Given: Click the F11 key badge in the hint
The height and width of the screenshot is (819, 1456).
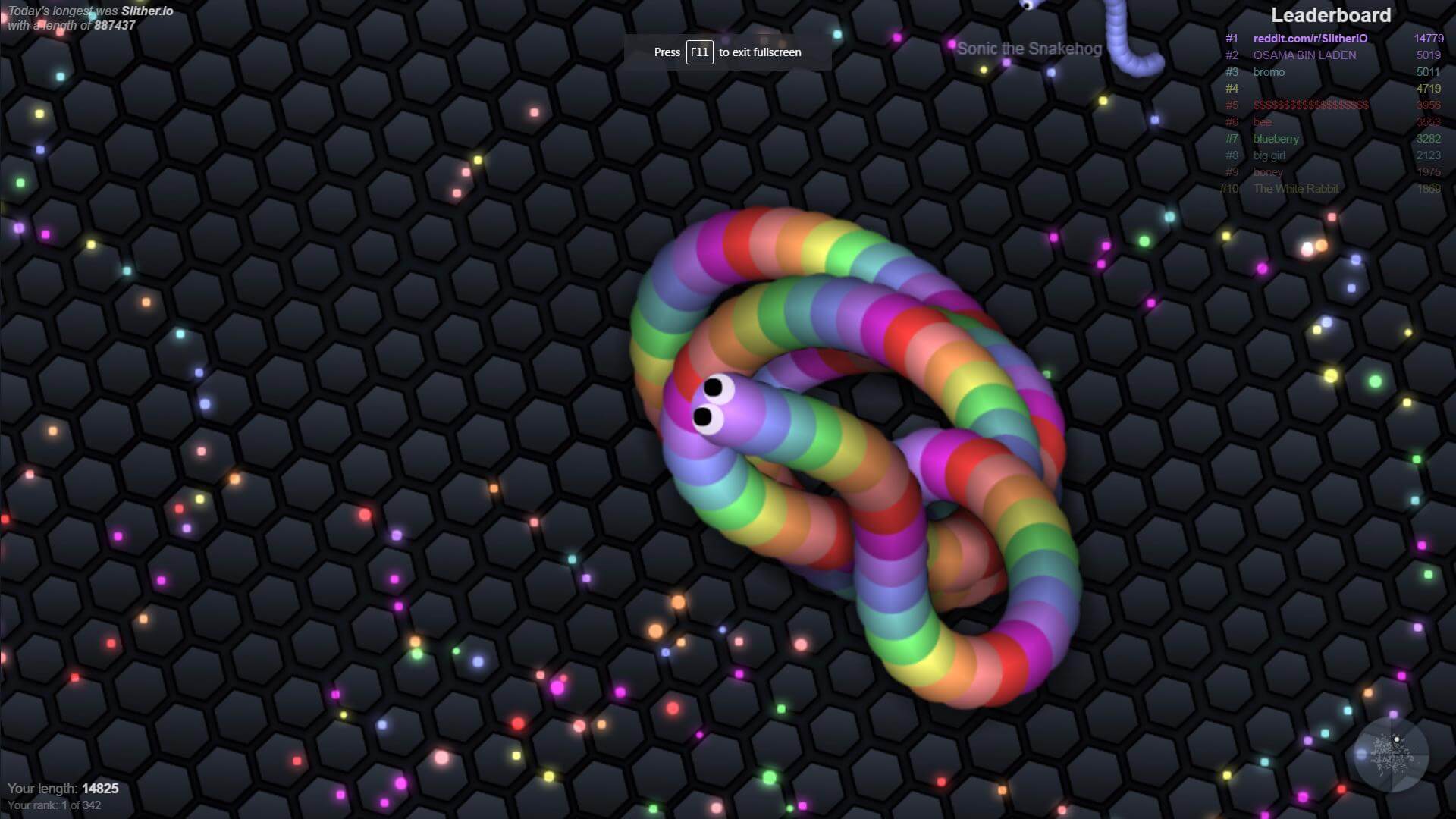Looking at the screenshot, I should coord(698,52).
